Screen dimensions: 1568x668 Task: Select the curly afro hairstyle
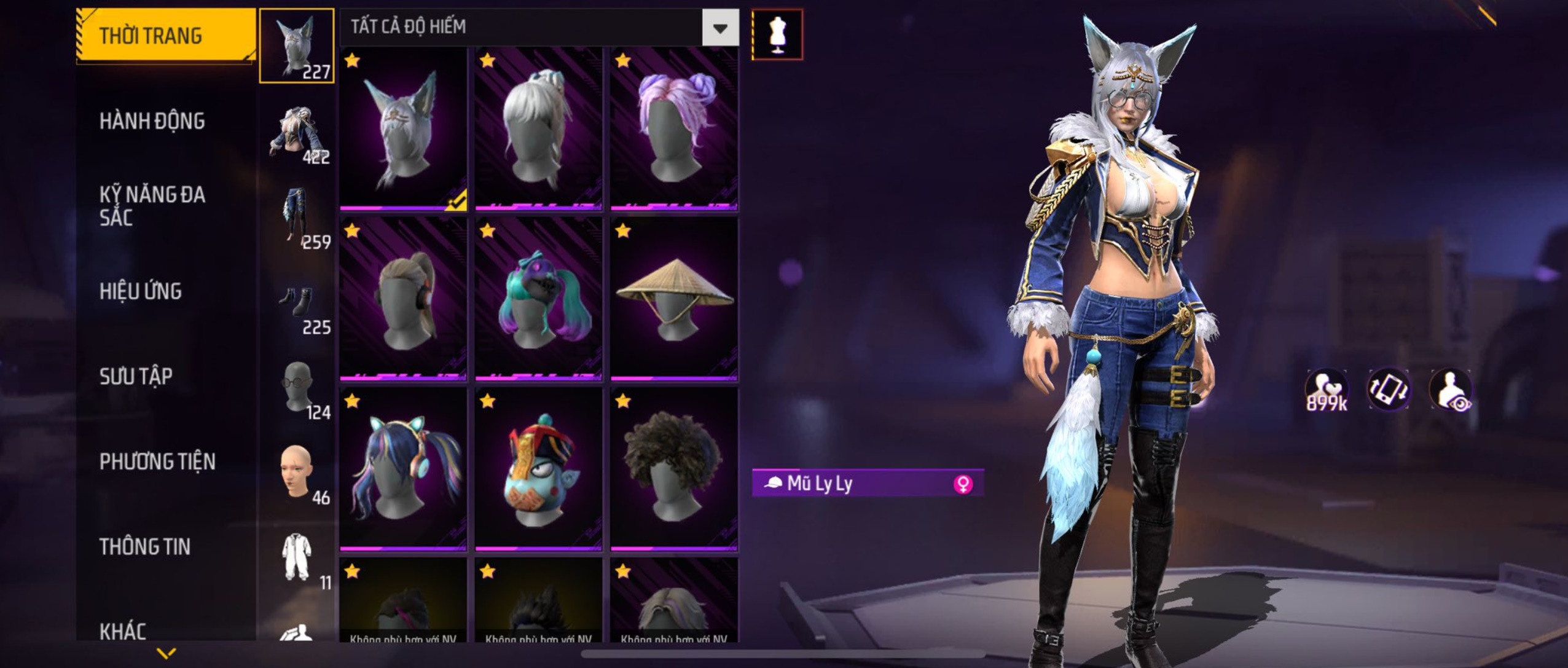pos(674,469)
